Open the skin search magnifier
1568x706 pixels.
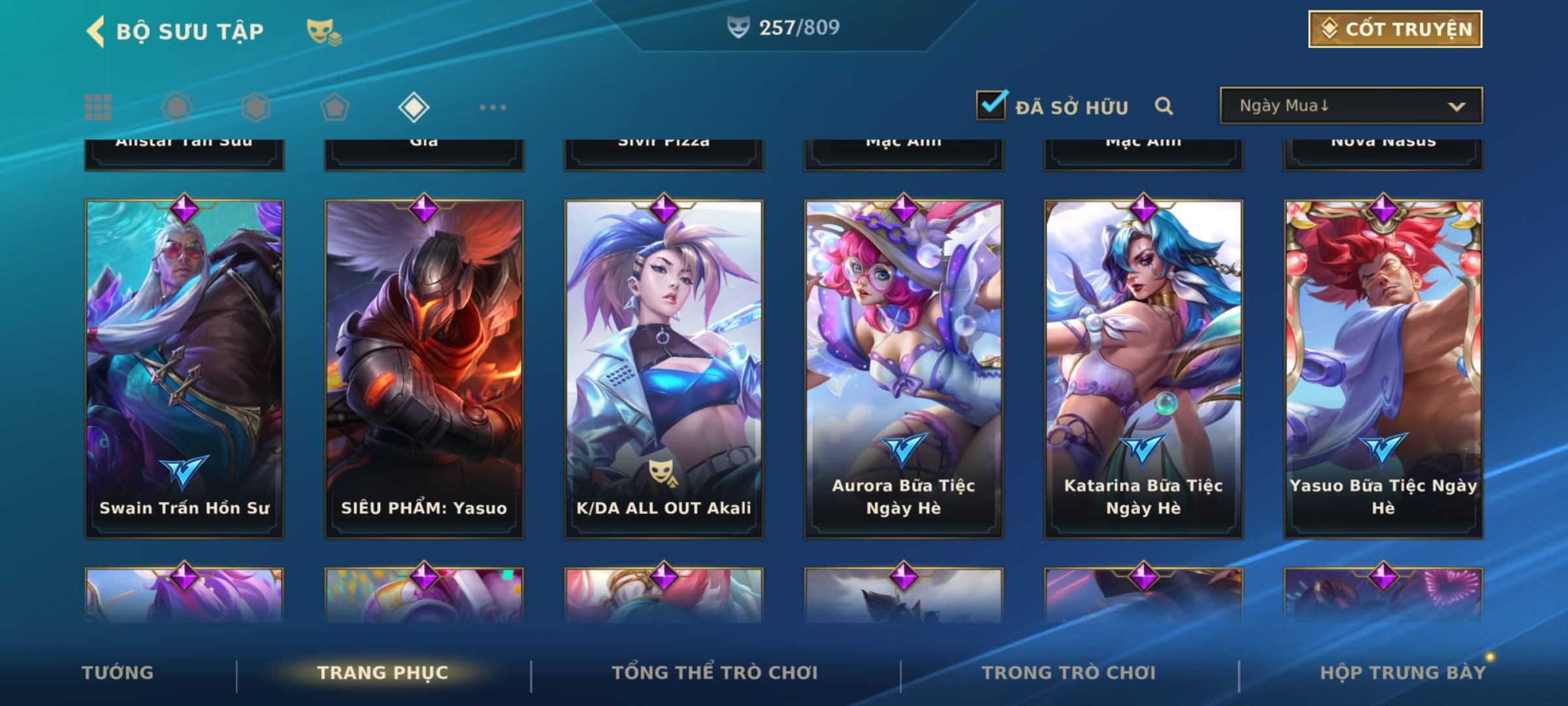[1164, 106]
